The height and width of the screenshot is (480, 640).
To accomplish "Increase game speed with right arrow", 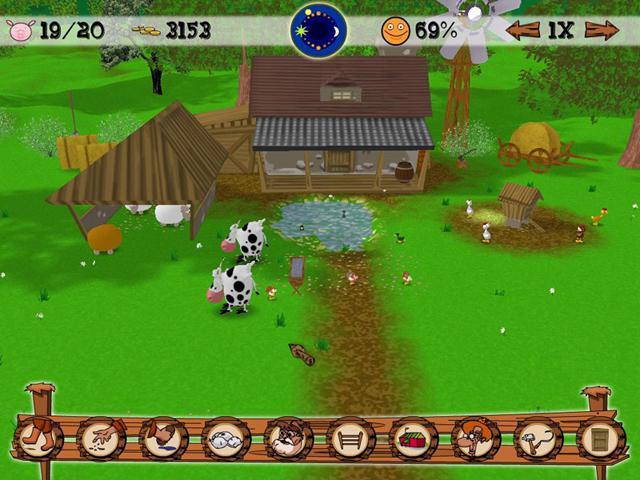I will tap(602, 30).
